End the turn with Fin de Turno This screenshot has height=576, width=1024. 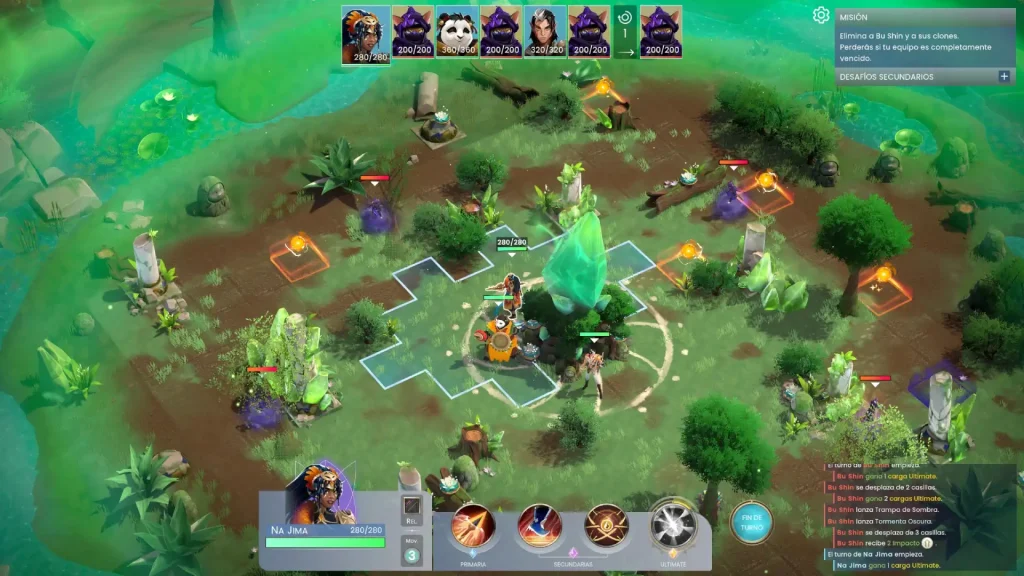click(x=750, y=521)
